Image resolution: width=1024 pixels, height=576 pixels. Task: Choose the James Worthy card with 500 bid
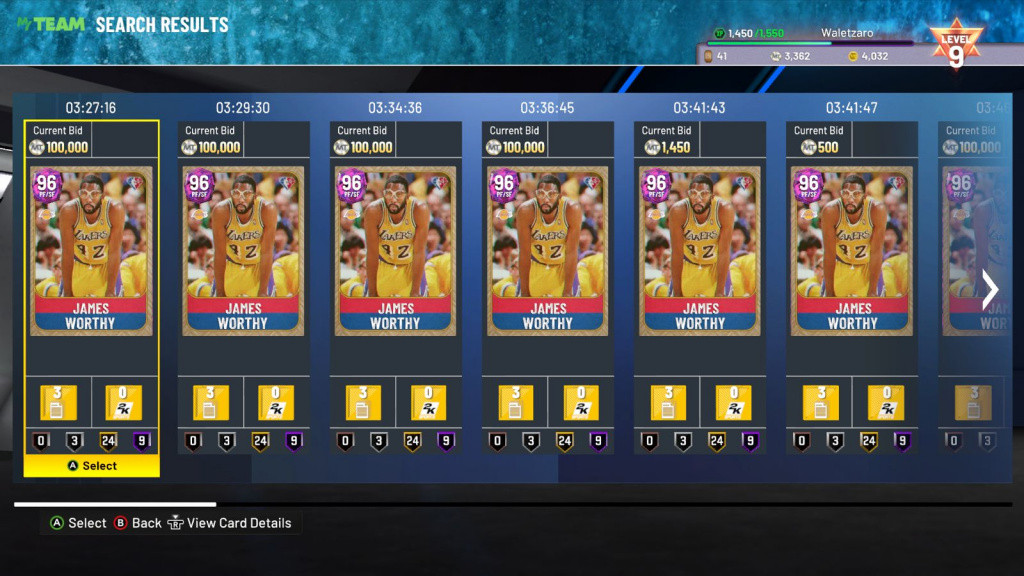[852, 251]
